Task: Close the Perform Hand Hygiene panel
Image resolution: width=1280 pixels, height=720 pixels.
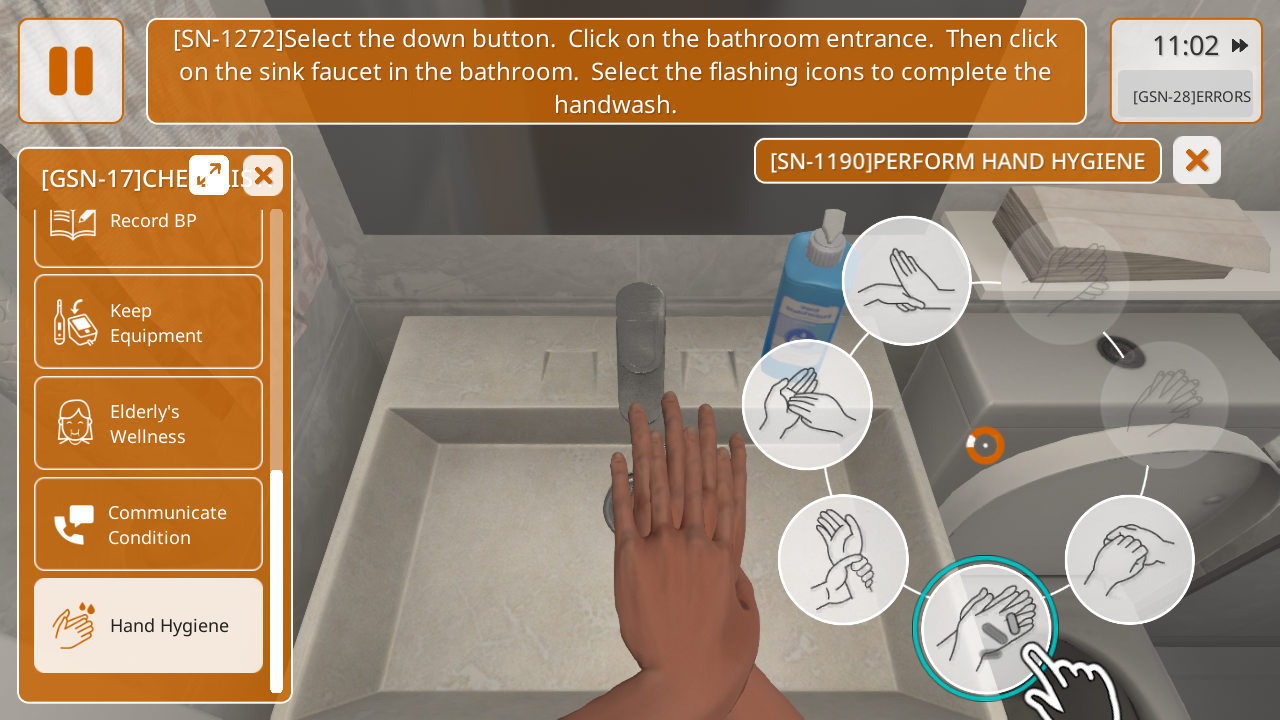Action: point(1197,160)
